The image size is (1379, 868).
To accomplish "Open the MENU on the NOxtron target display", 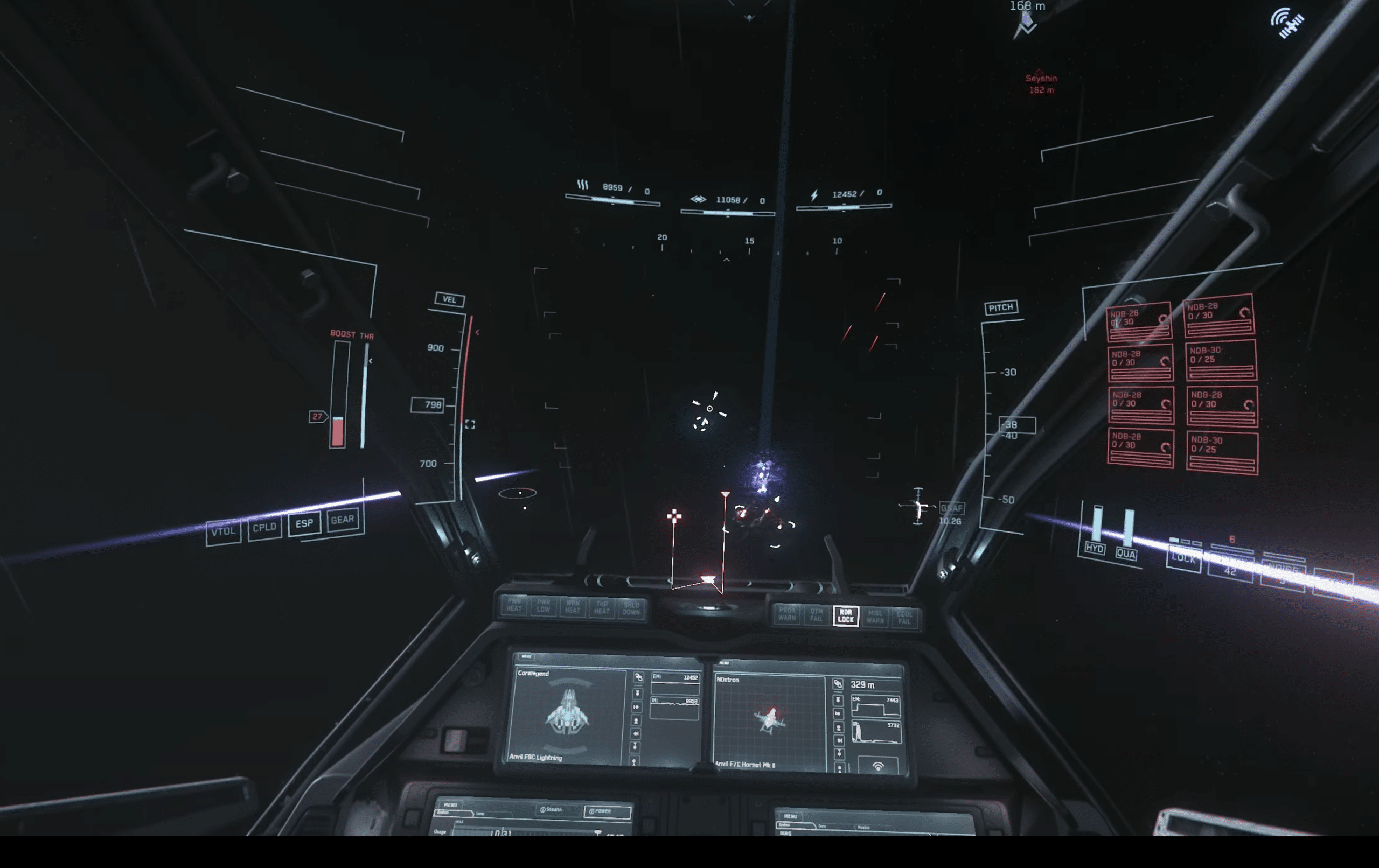I will click(x=724, y=663).
